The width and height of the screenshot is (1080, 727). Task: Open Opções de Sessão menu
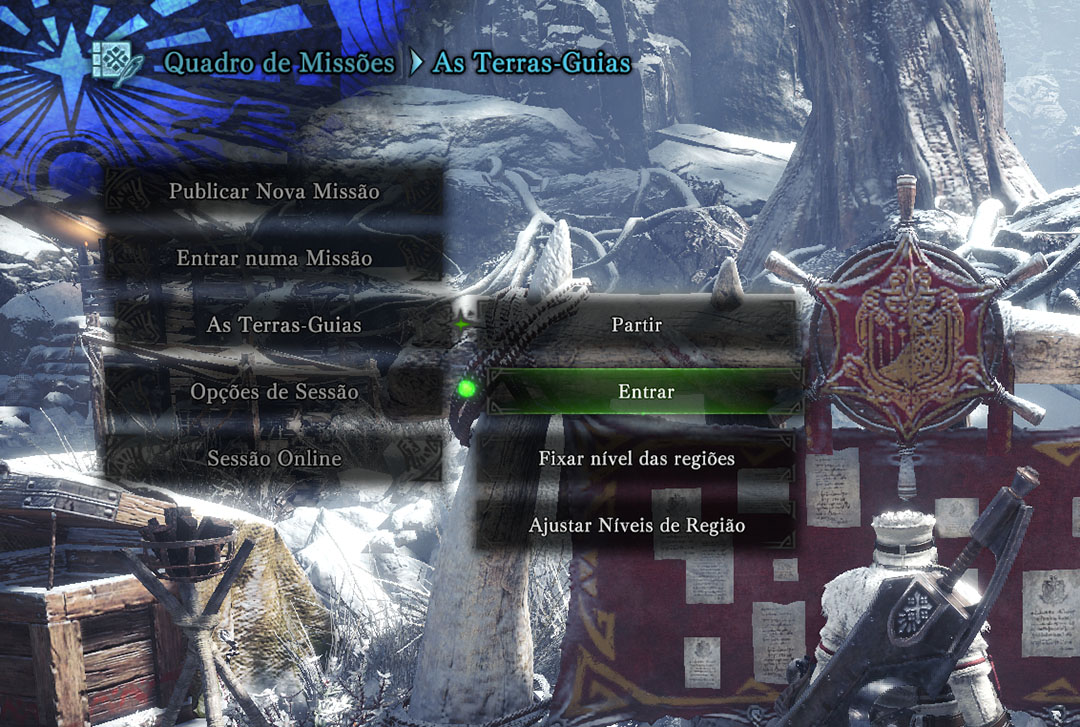click(274, 392)
